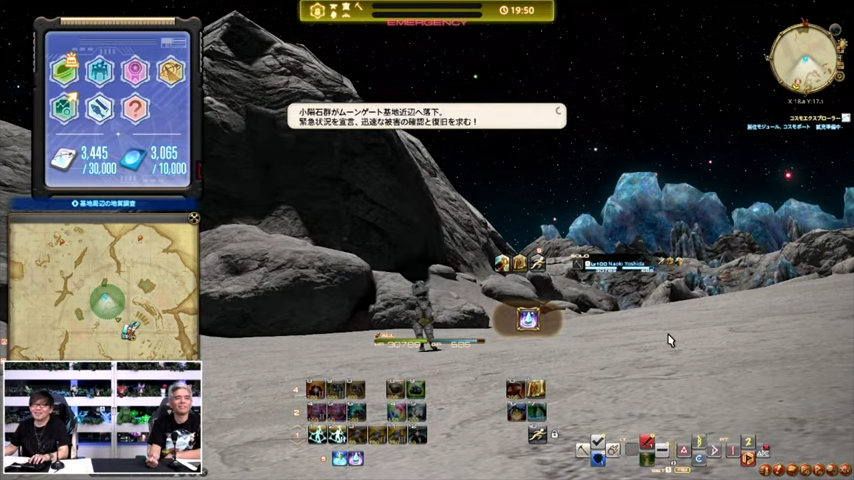Click the green zone on survey map
Screen dimensions: 854x480
click(107, 299)
